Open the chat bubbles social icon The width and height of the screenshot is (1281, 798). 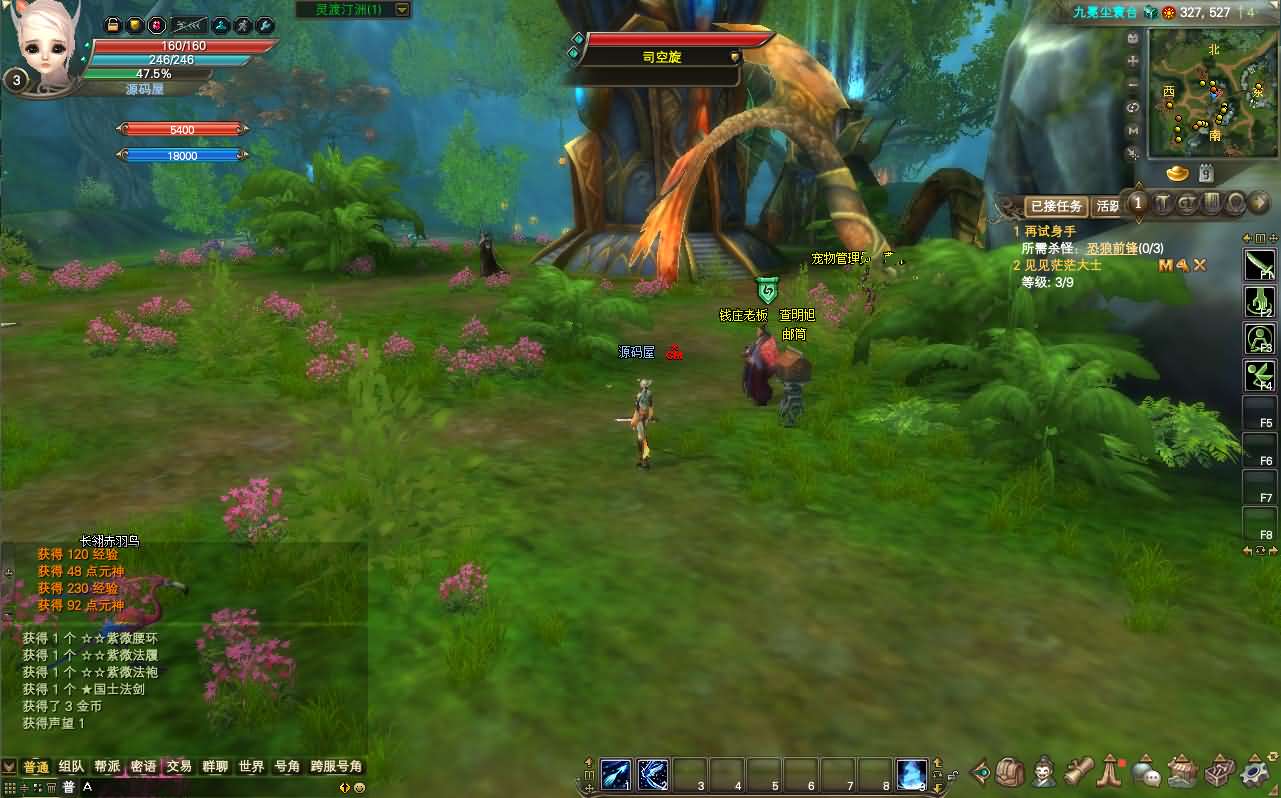coord(1146,773)
